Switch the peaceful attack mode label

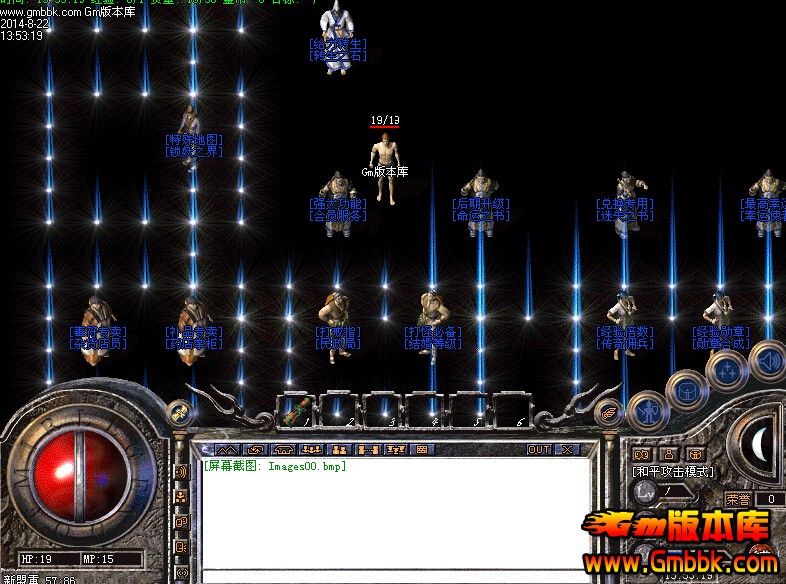point(672,471)
